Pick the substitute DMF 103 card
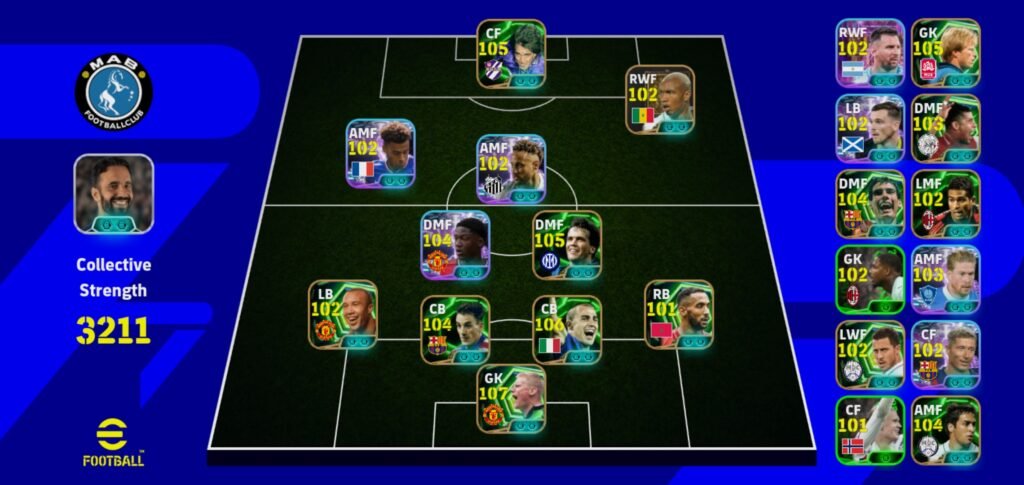Image resolution: width=1024 pixels, height=485 pixels. coord(945,128)
